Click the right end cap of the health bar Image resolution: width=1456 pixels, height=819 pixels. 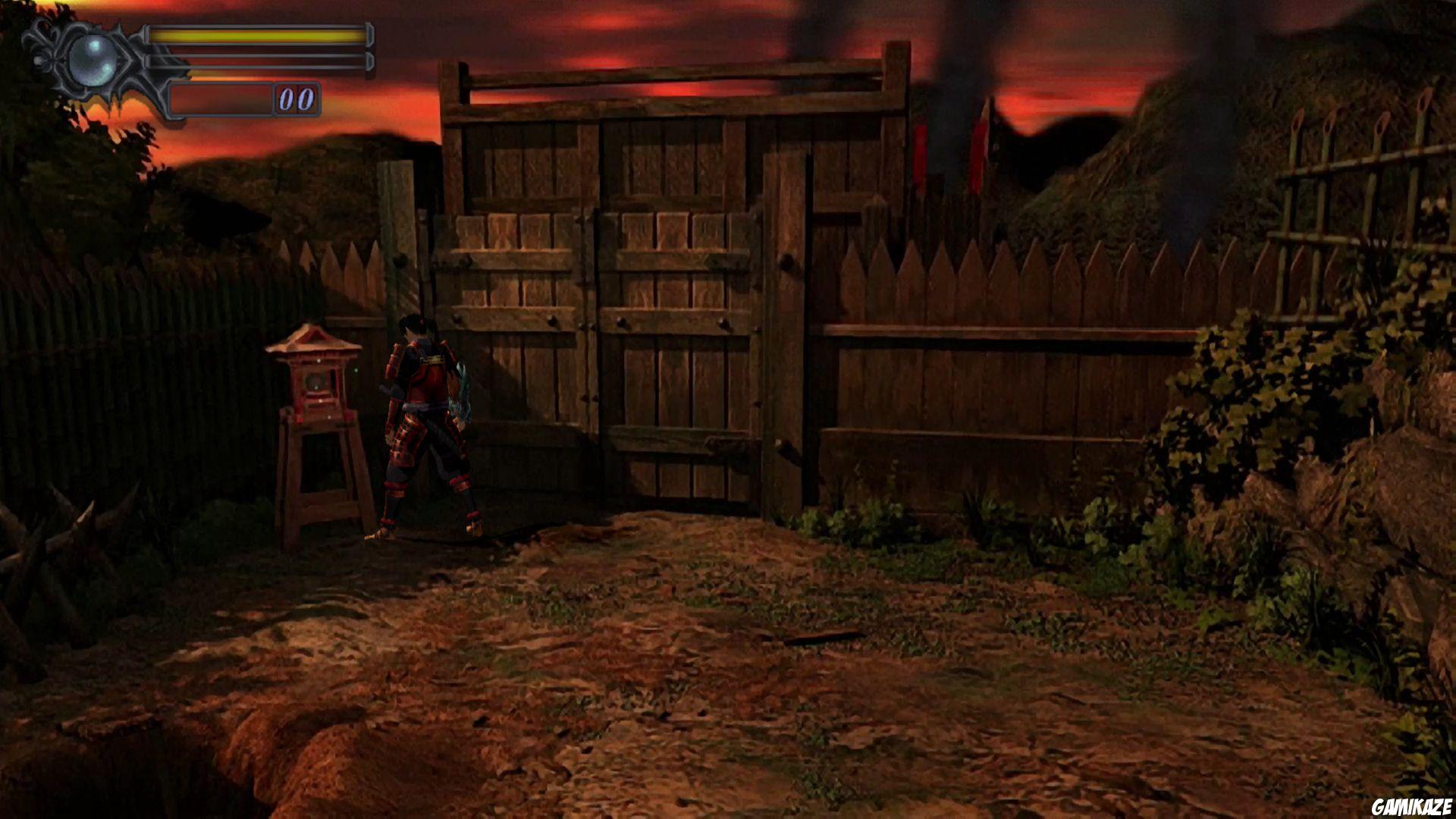[x=370, y=35]
